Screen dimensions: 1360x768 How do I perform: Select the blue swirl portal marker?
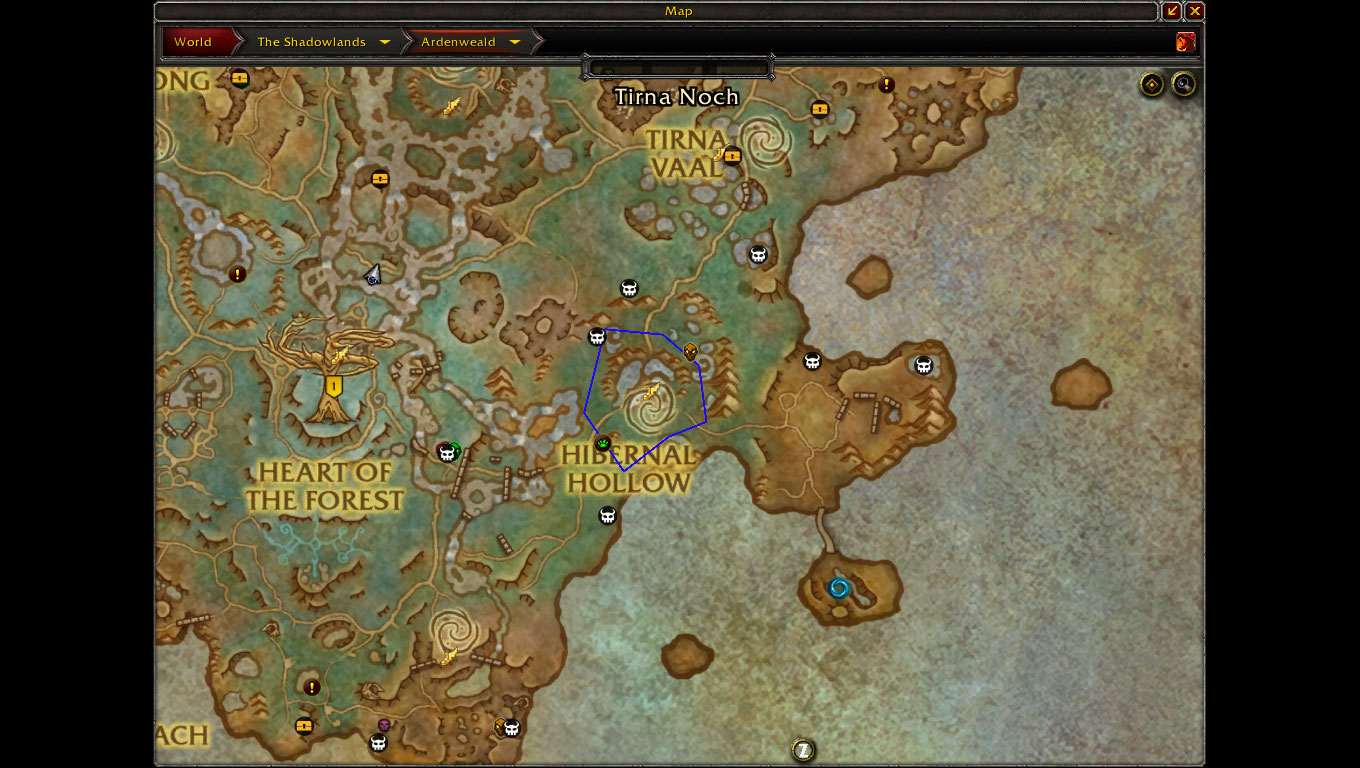[839, 588]
